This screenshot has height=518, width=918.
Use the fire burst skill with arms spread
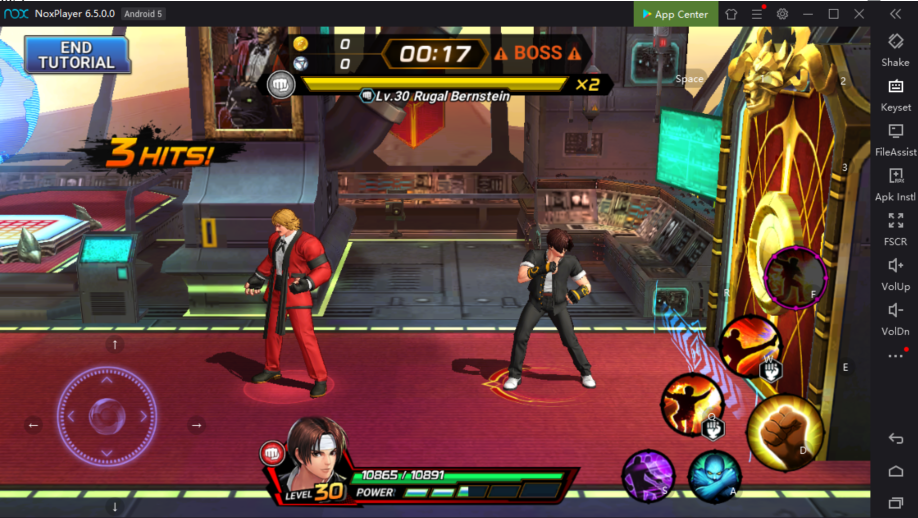(692, 404)
